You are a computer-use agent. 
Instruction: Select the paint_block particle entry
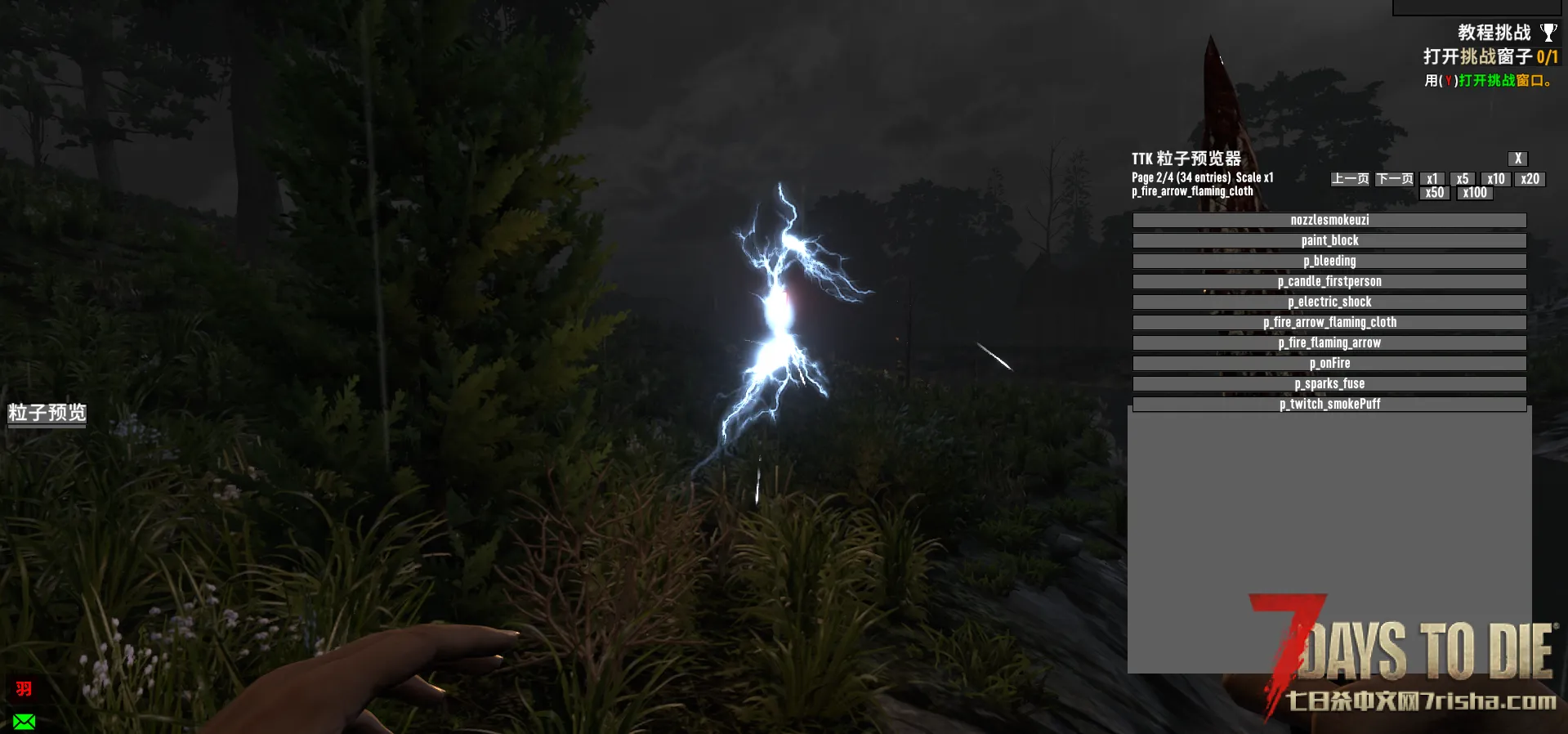(1329, 240)
